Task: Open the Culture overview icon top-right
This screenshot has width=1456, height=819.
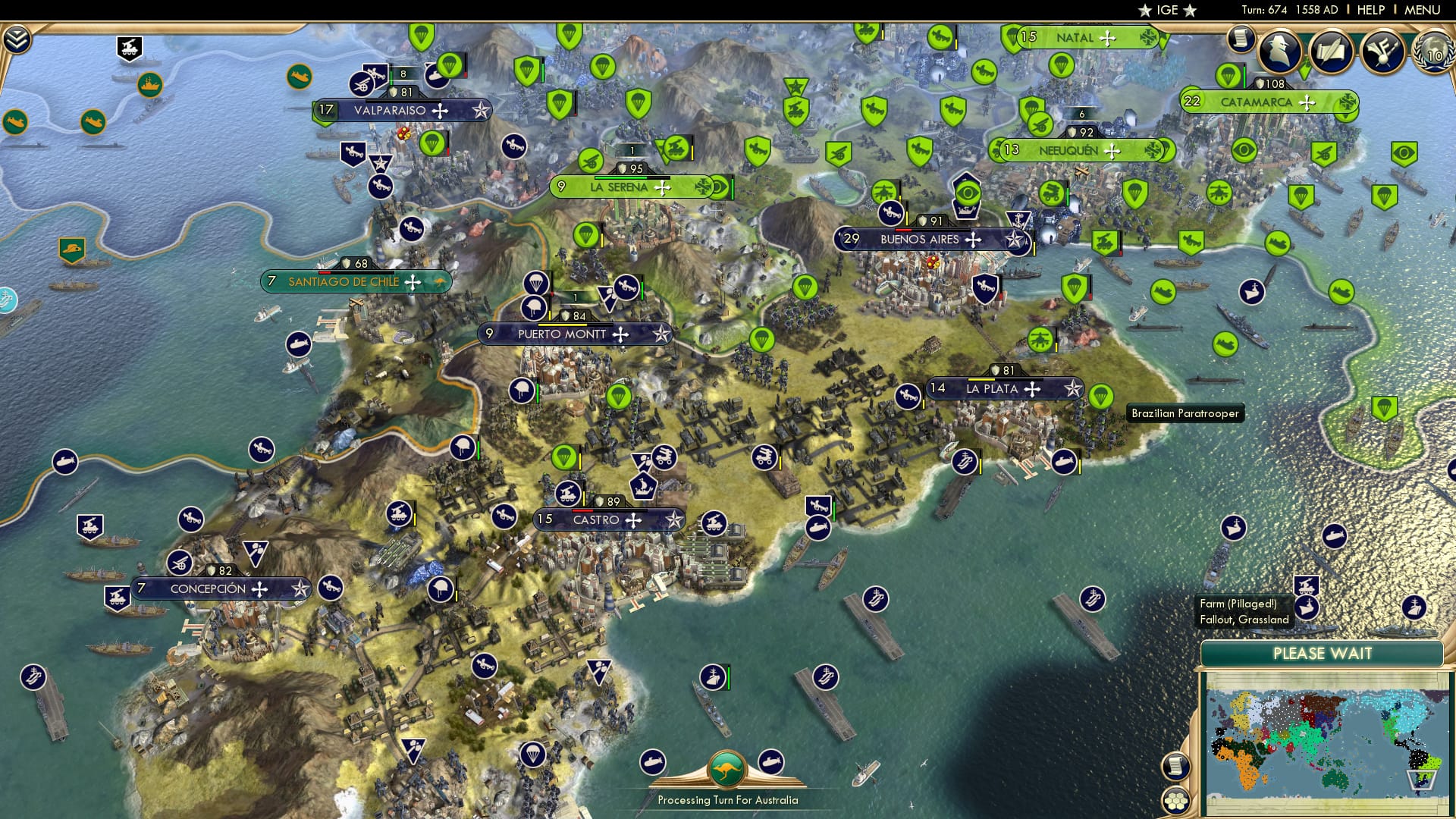Action: [x=1385, y=52]
